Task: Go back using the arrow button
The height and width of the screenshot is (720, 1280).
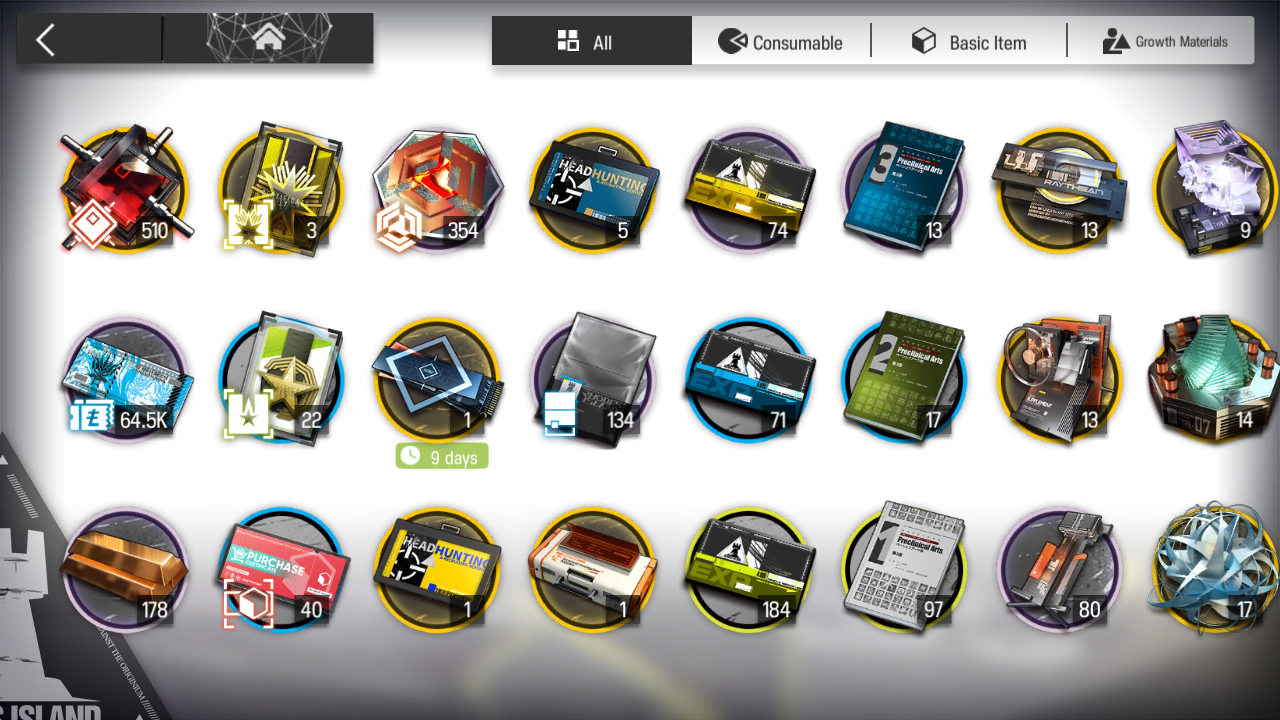Action: 46,40
